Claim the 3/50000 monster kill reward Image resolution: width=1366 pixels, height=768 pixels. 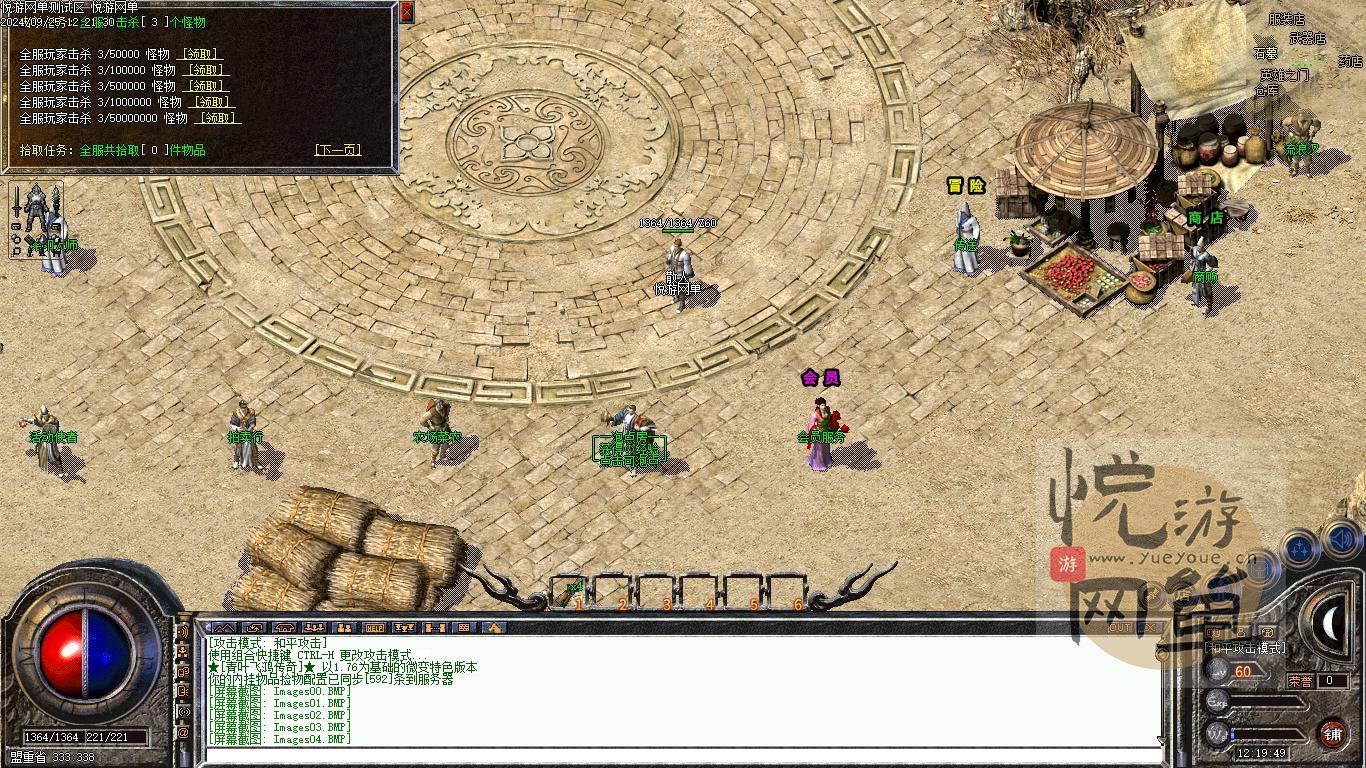coord(199,54)
